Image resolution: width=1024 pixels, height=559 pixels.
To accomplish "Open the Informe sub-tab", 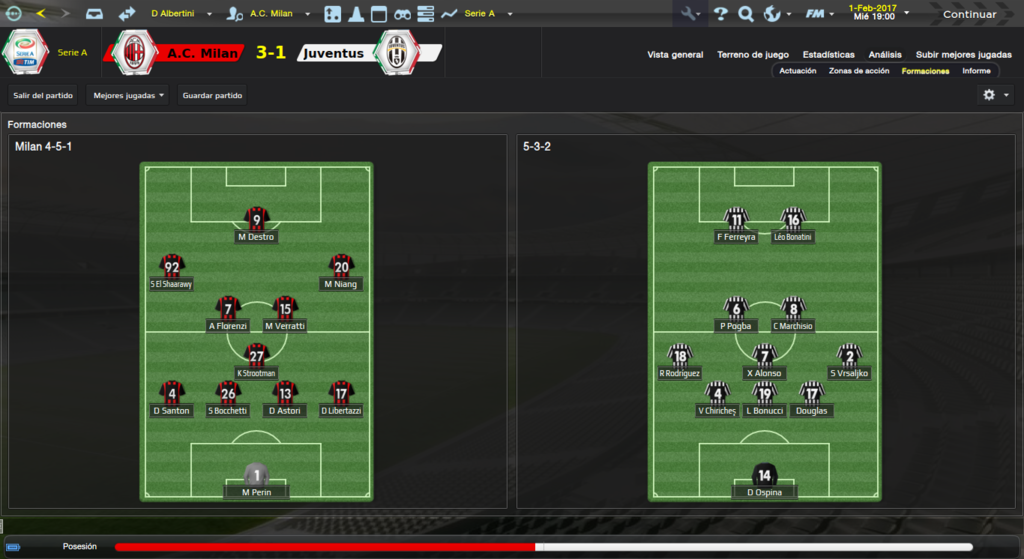I will [976, 71].
